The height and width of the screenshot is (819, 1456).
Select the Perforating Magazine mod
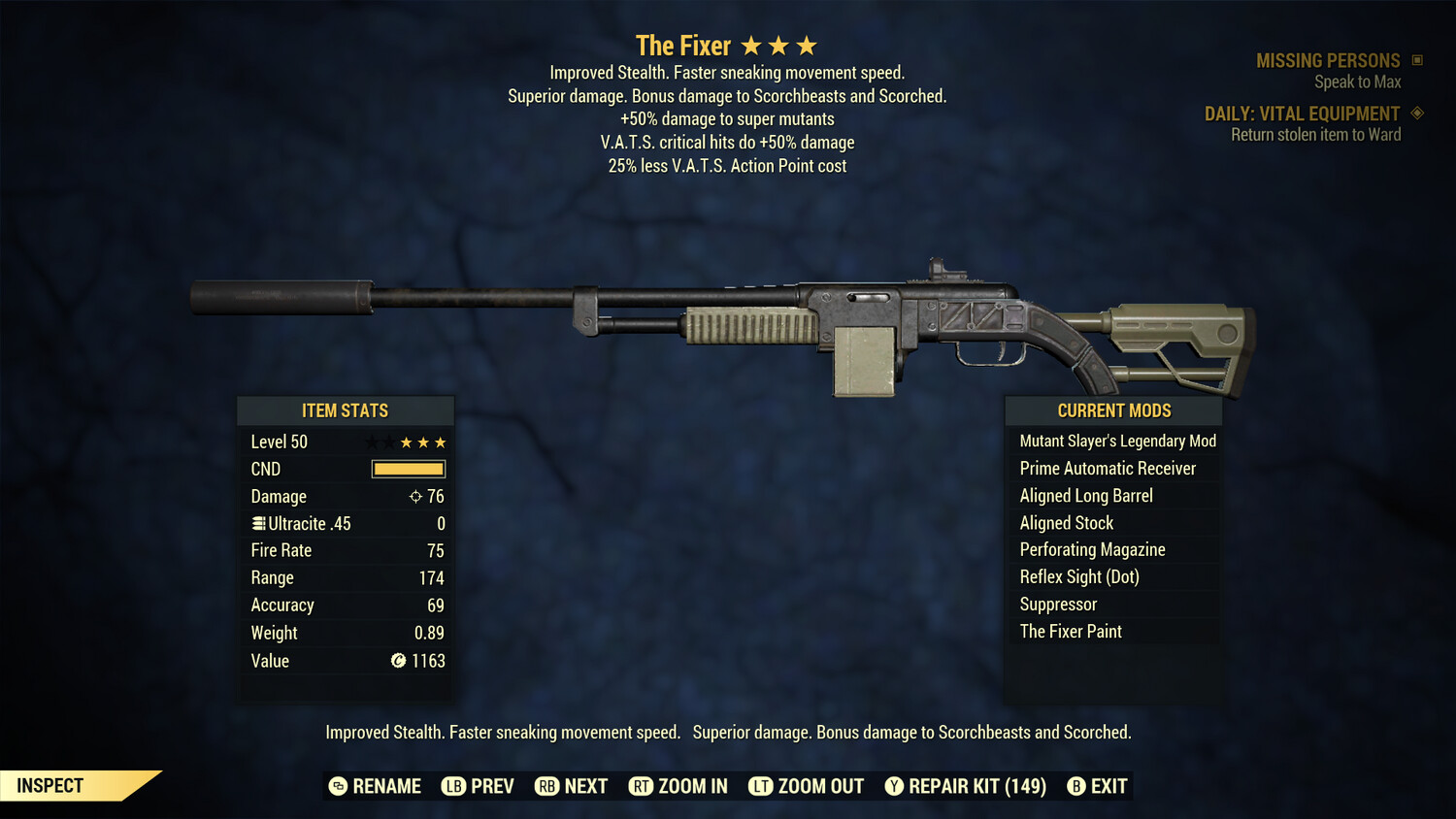[x=1092, y=550]
